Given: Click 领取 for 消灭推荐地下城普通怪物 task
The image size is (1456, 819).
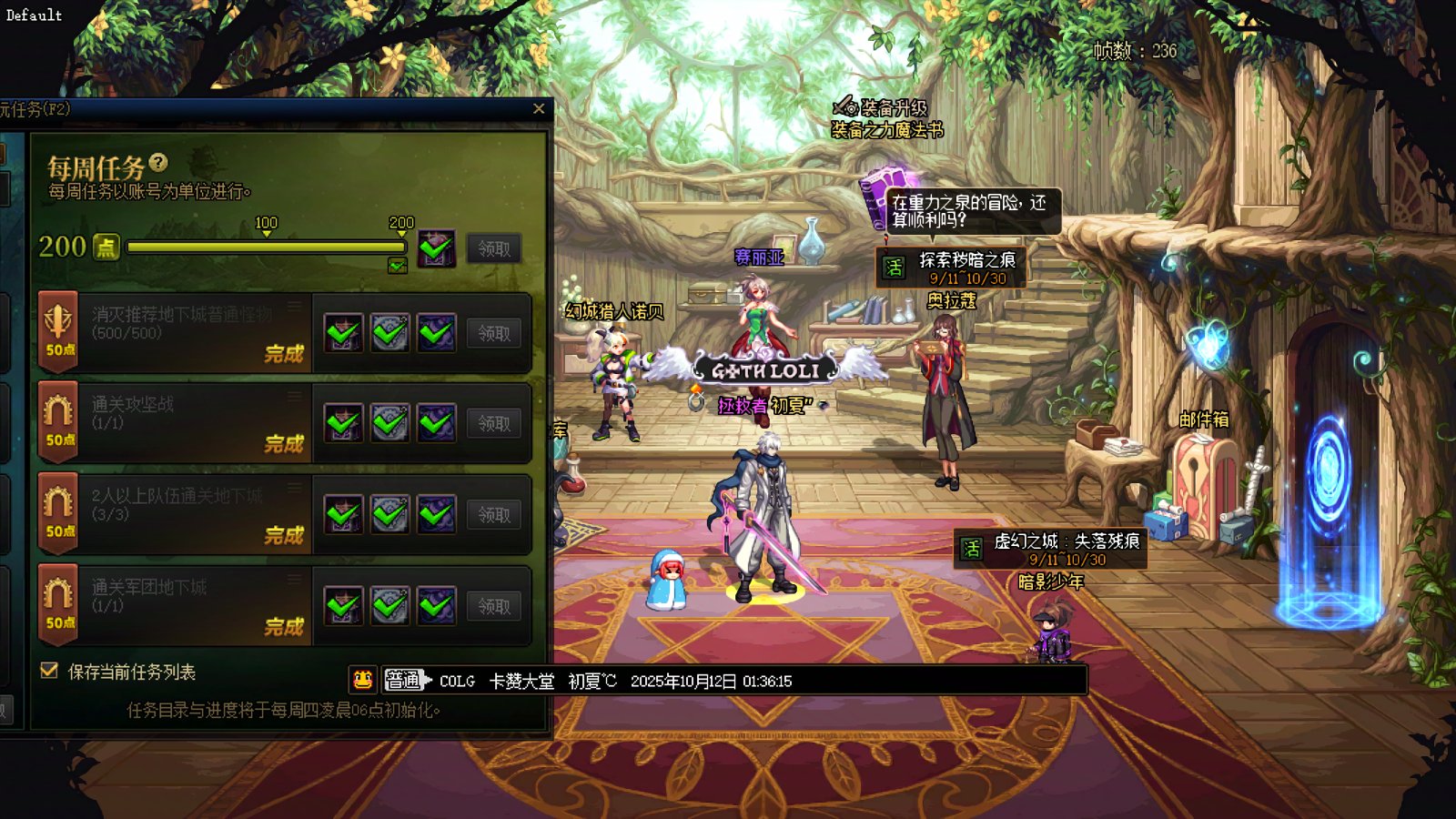Looking at the screenshot, I should 494,333.
